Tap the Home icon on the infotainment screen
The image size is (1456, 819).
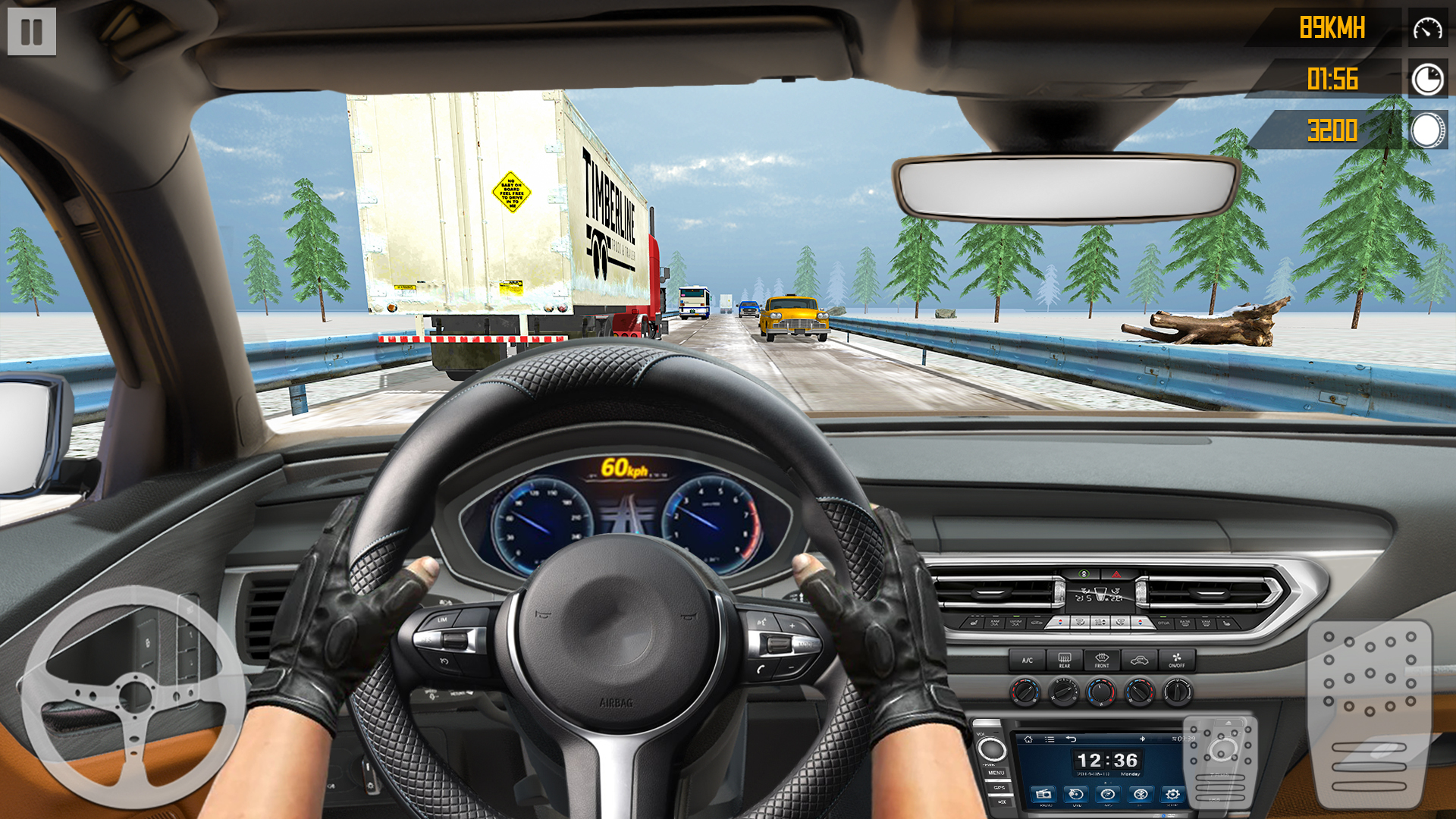1028,739
